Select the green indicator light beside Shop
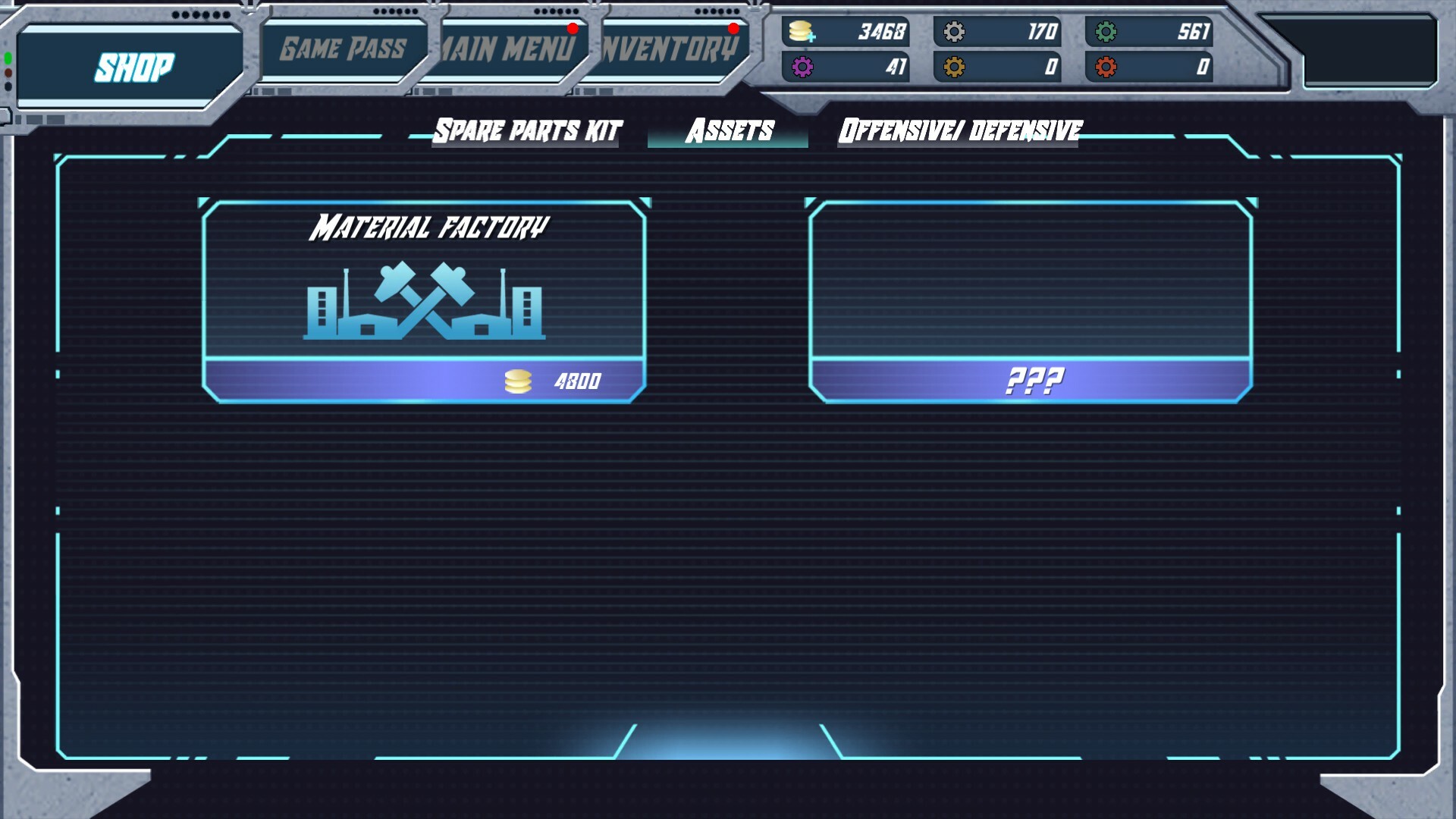This screenshot has height=819, width=1456. (x=8, y=58)
